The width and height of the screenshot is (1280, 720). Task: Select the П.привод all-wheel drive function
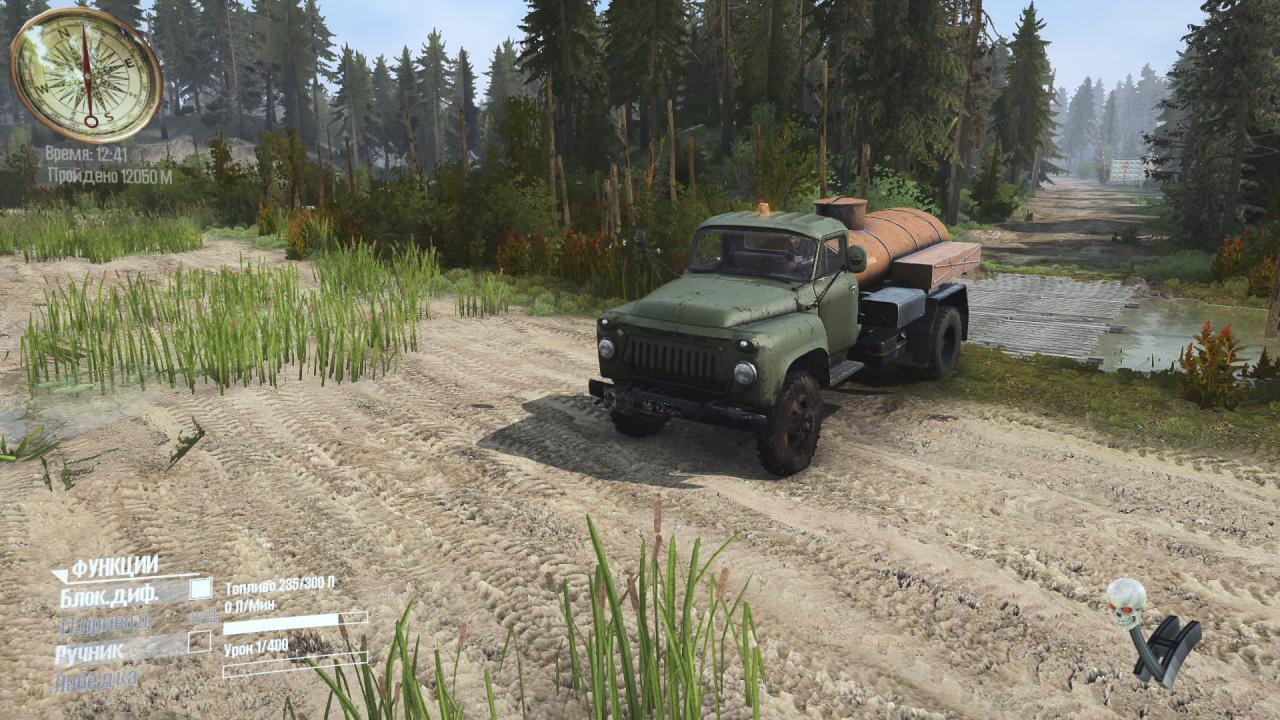click(105, 623)
